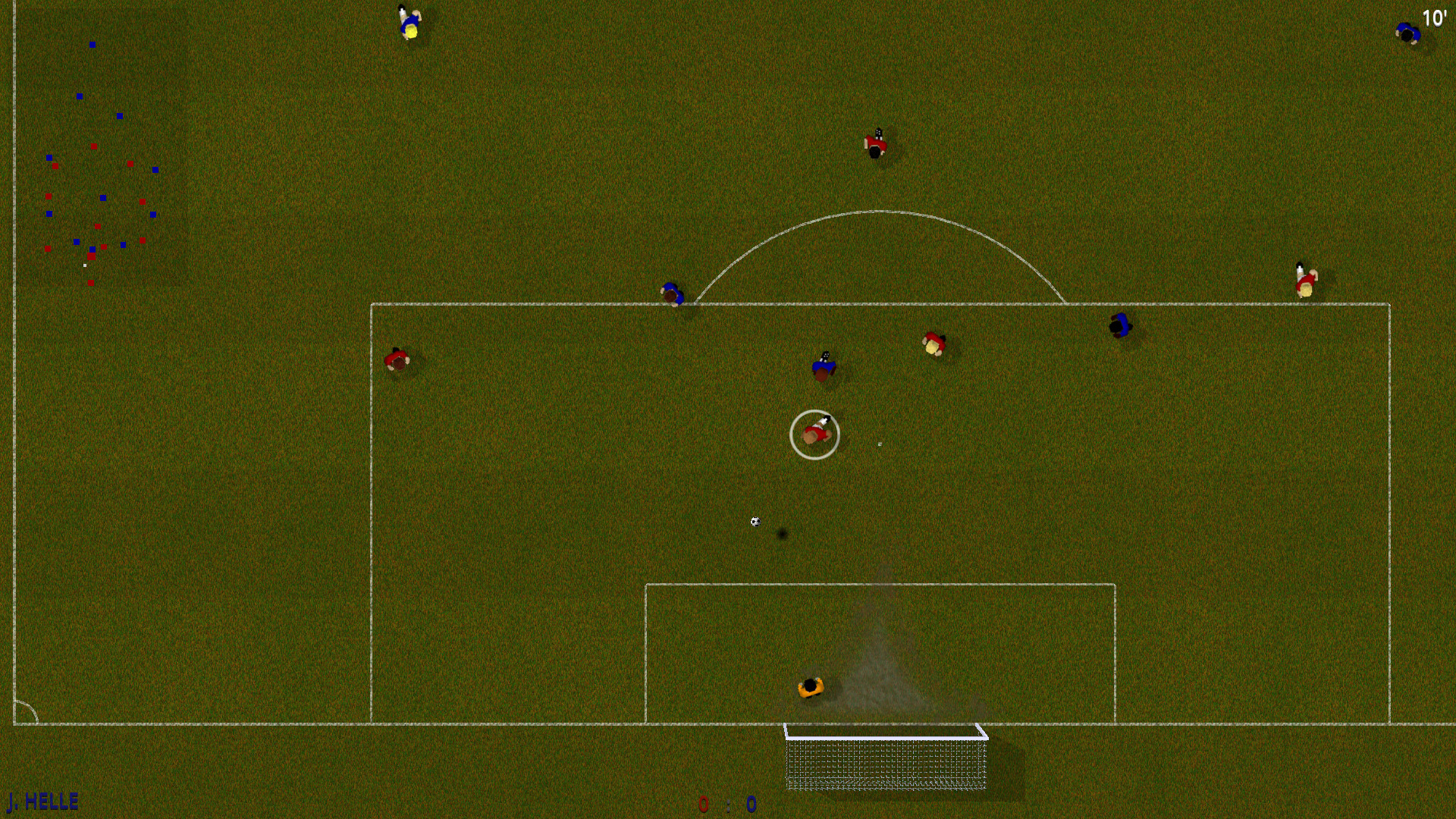Toggle the white ball marker on the radar
The width and height of the screenshot is (1456, 819).
coord(85,265)
